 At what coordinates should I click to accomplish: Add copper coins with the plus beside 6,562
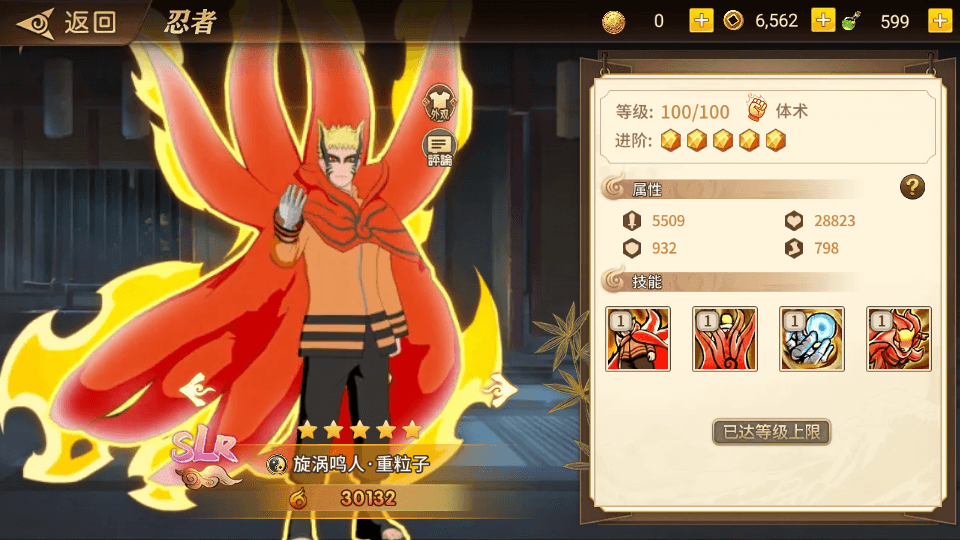click(823, 20)
